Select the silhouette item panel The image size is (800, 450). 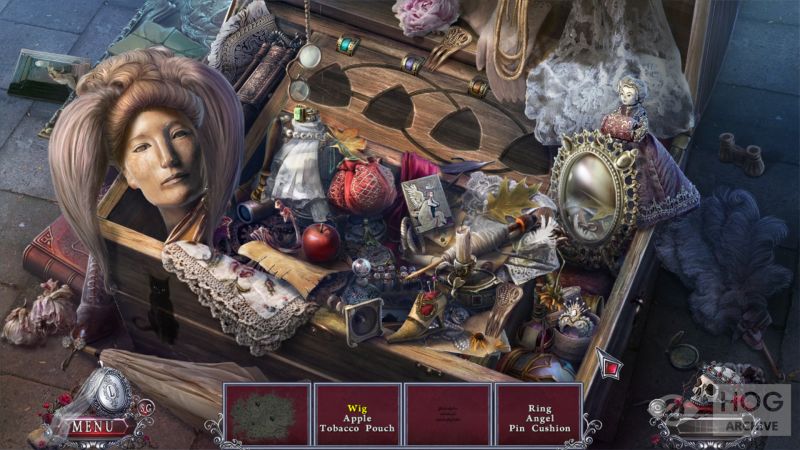click(x=266, y=414)
